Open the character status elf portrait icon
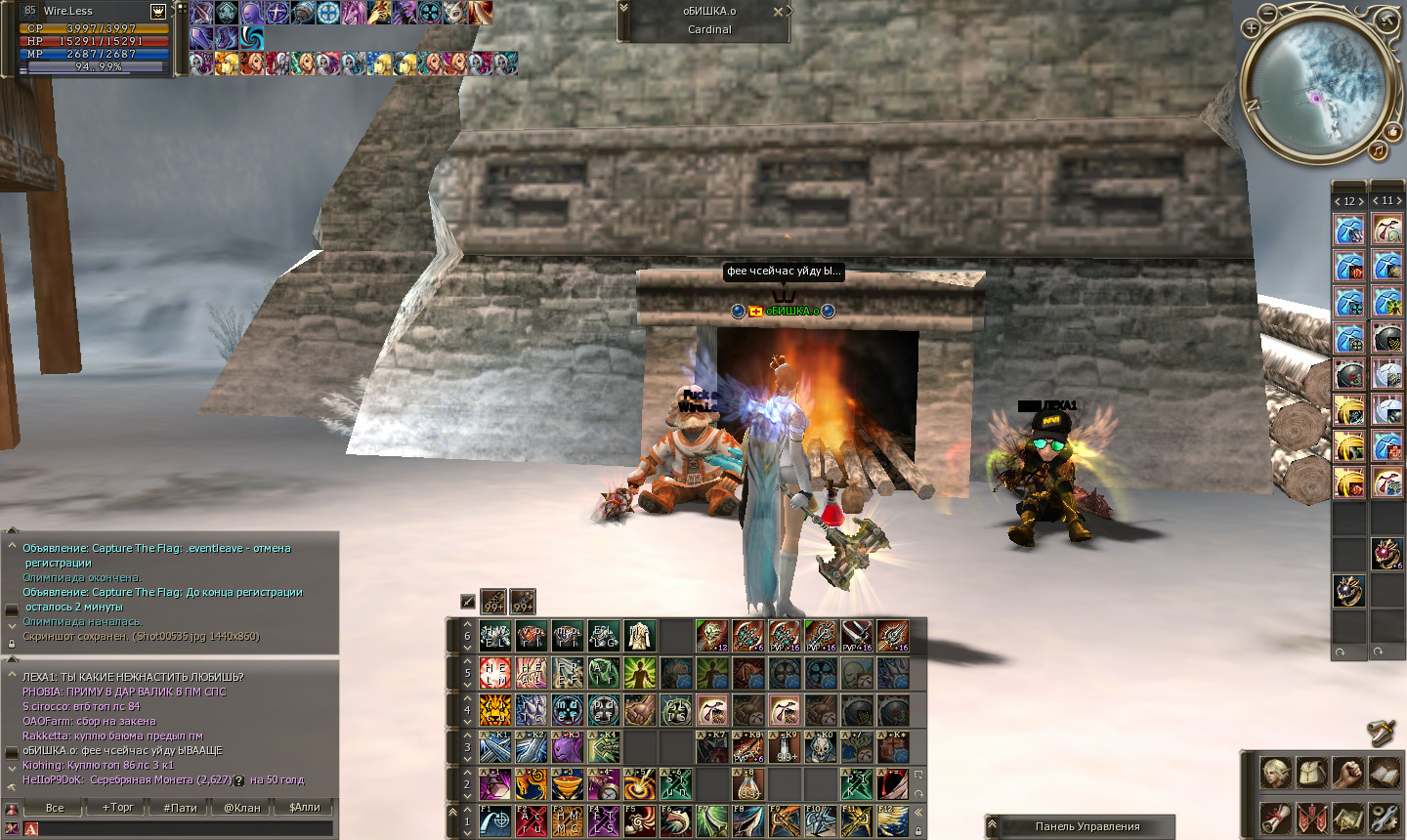This screenshot has height=840, width=1407. 1275,772
